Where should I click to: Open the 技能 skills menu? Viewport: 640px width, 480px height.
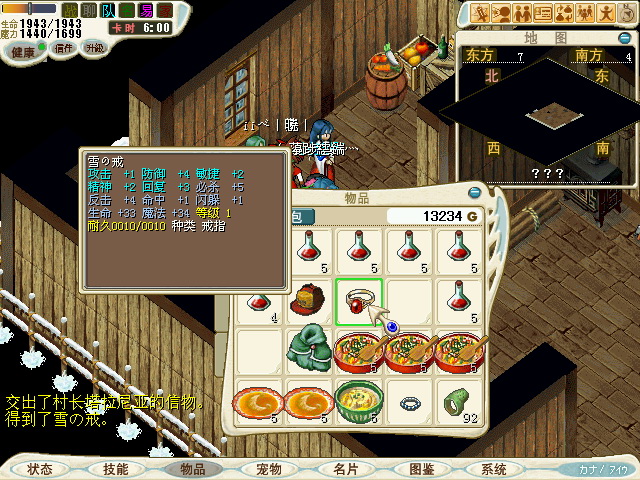115,468
